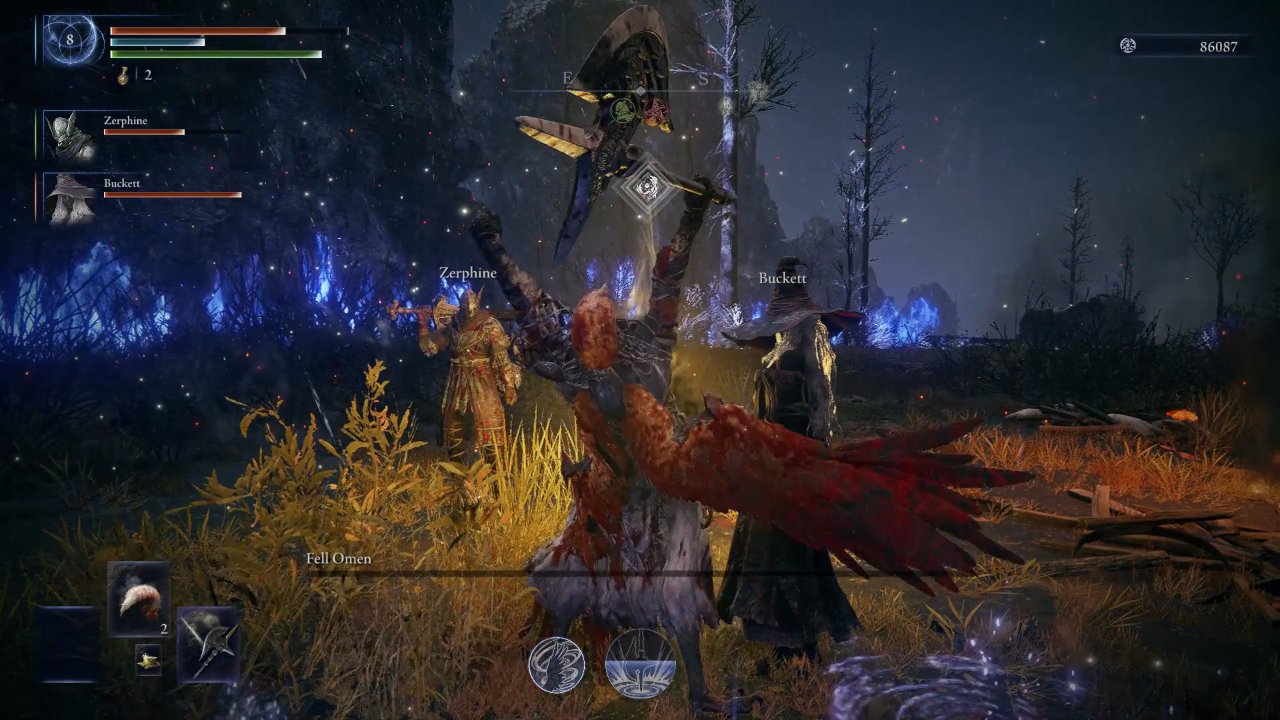The image size is (1280, 720).
Task: Click the level 8 emblem icon
Action: click(72, 41)
